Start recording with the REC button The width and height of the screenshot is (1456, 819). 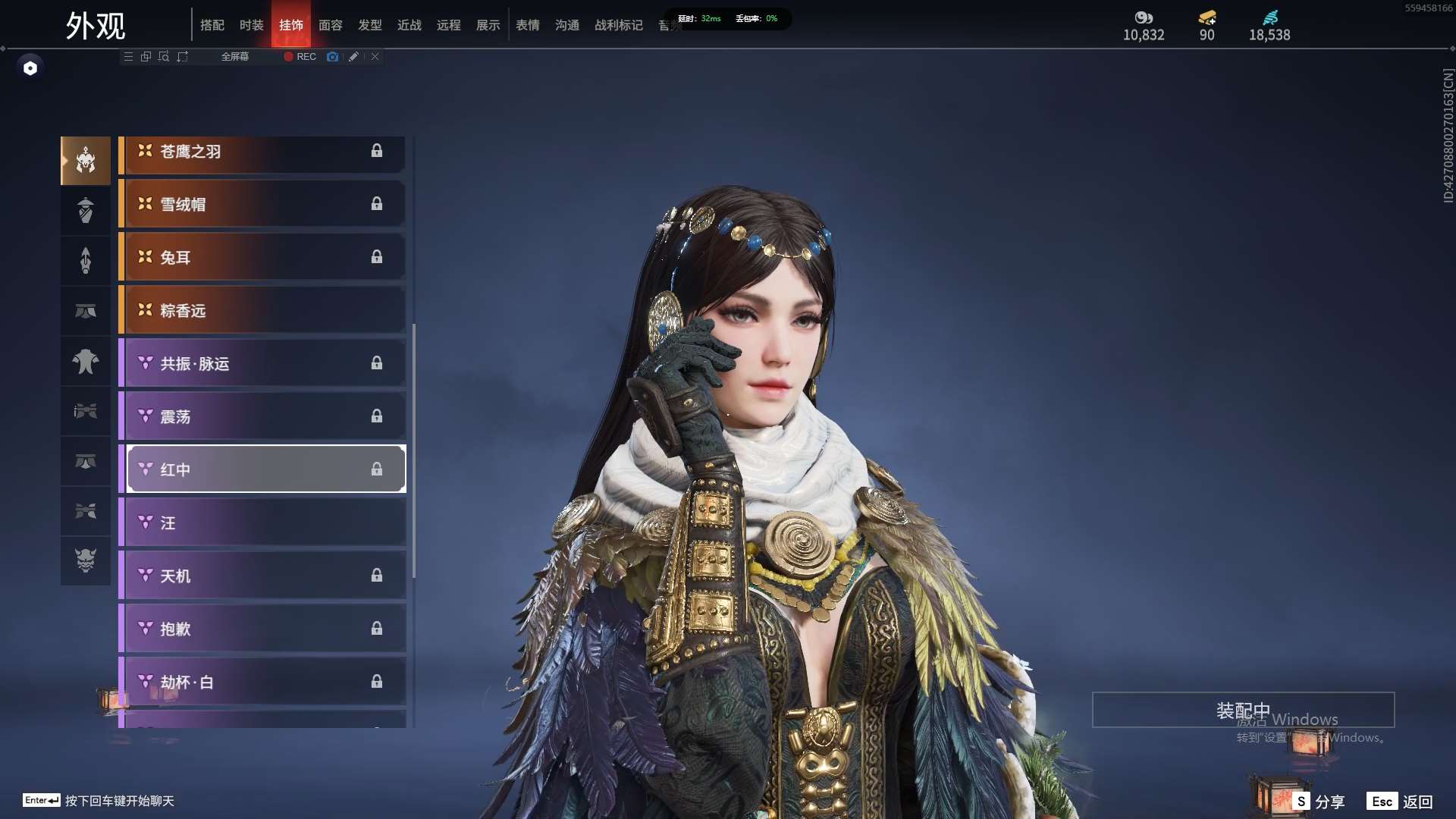(300, 57)
